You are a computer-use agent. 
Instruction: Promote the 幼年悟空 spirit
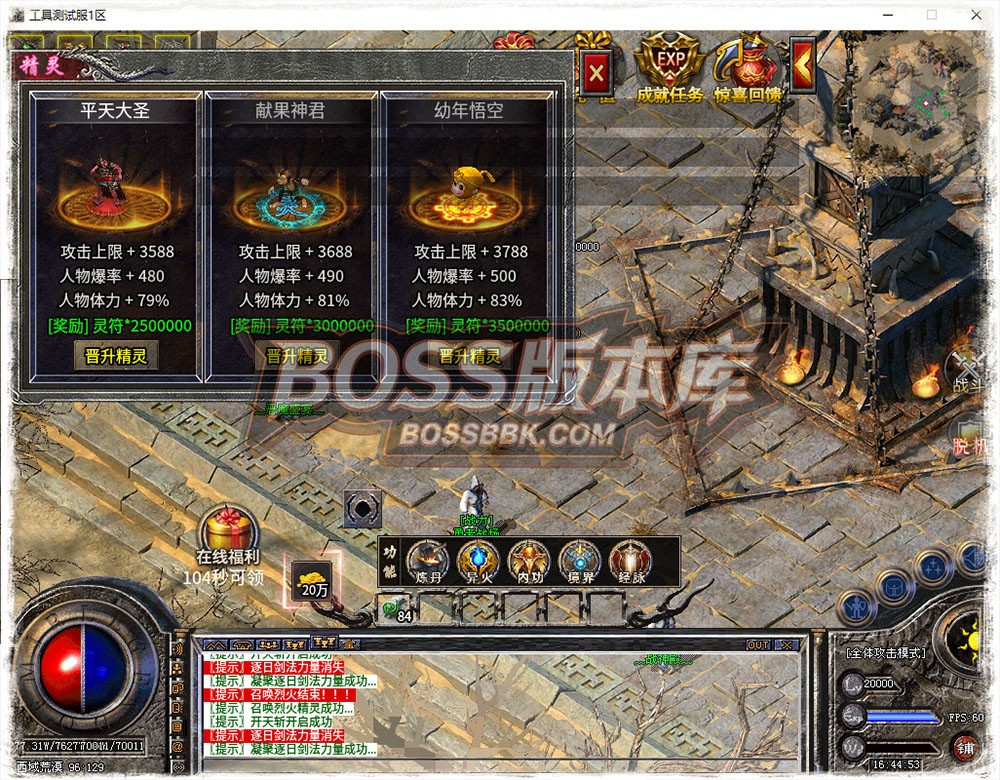470,356
